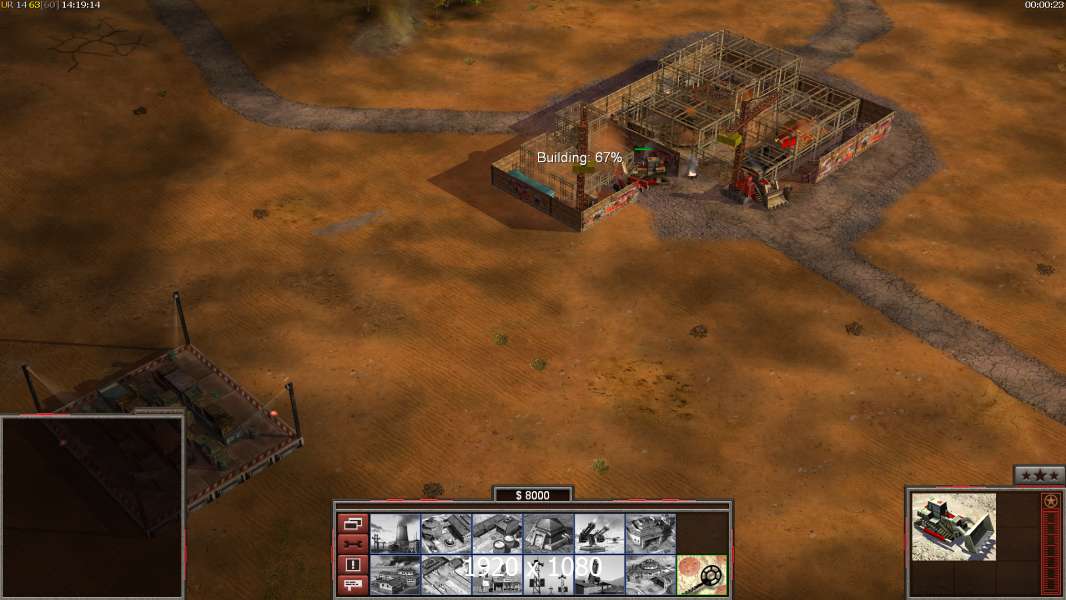Choose the twin-barrel gun turret build icon

pos(599,534)
